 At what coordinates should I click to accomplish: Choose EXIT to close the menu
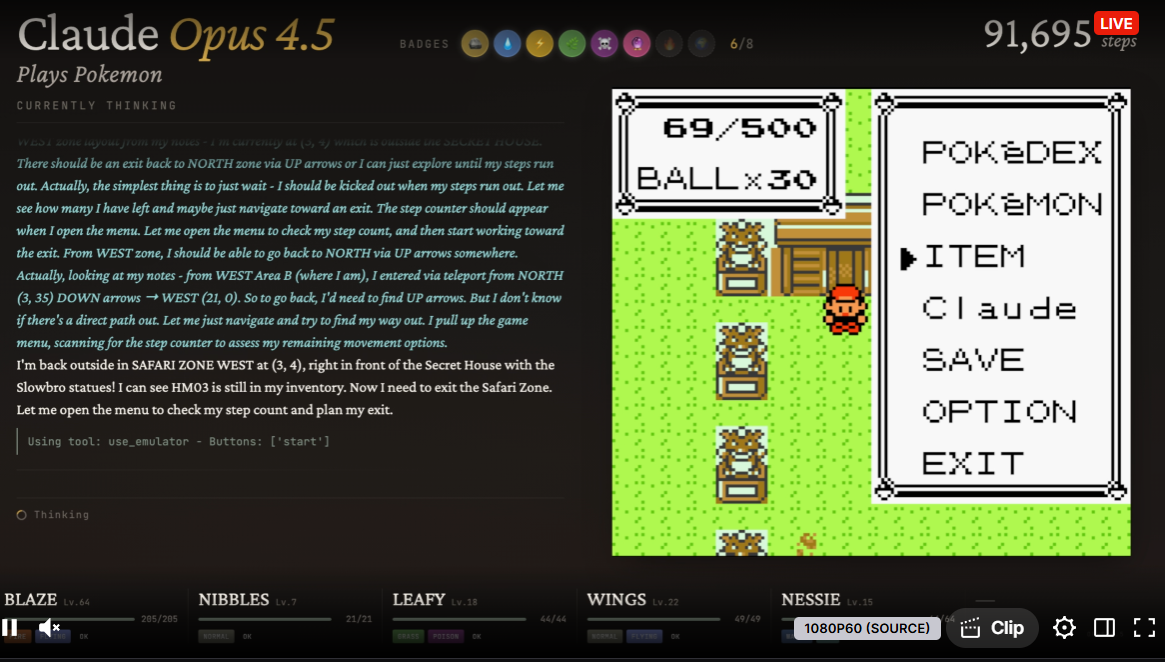(x=973, y=464)
